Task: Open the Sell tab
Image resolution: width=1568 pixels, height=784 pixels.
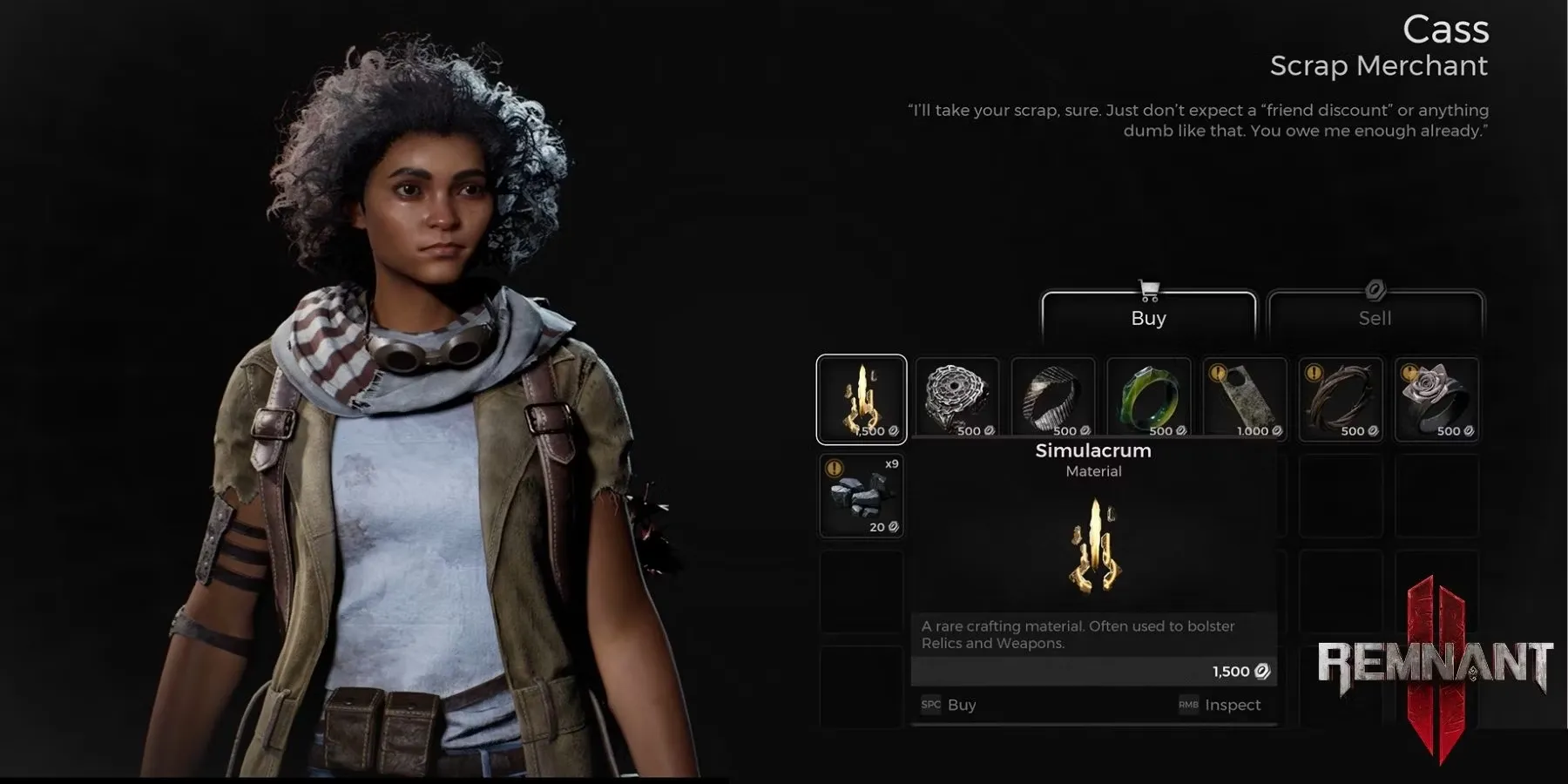Action: pos(1375,315)
